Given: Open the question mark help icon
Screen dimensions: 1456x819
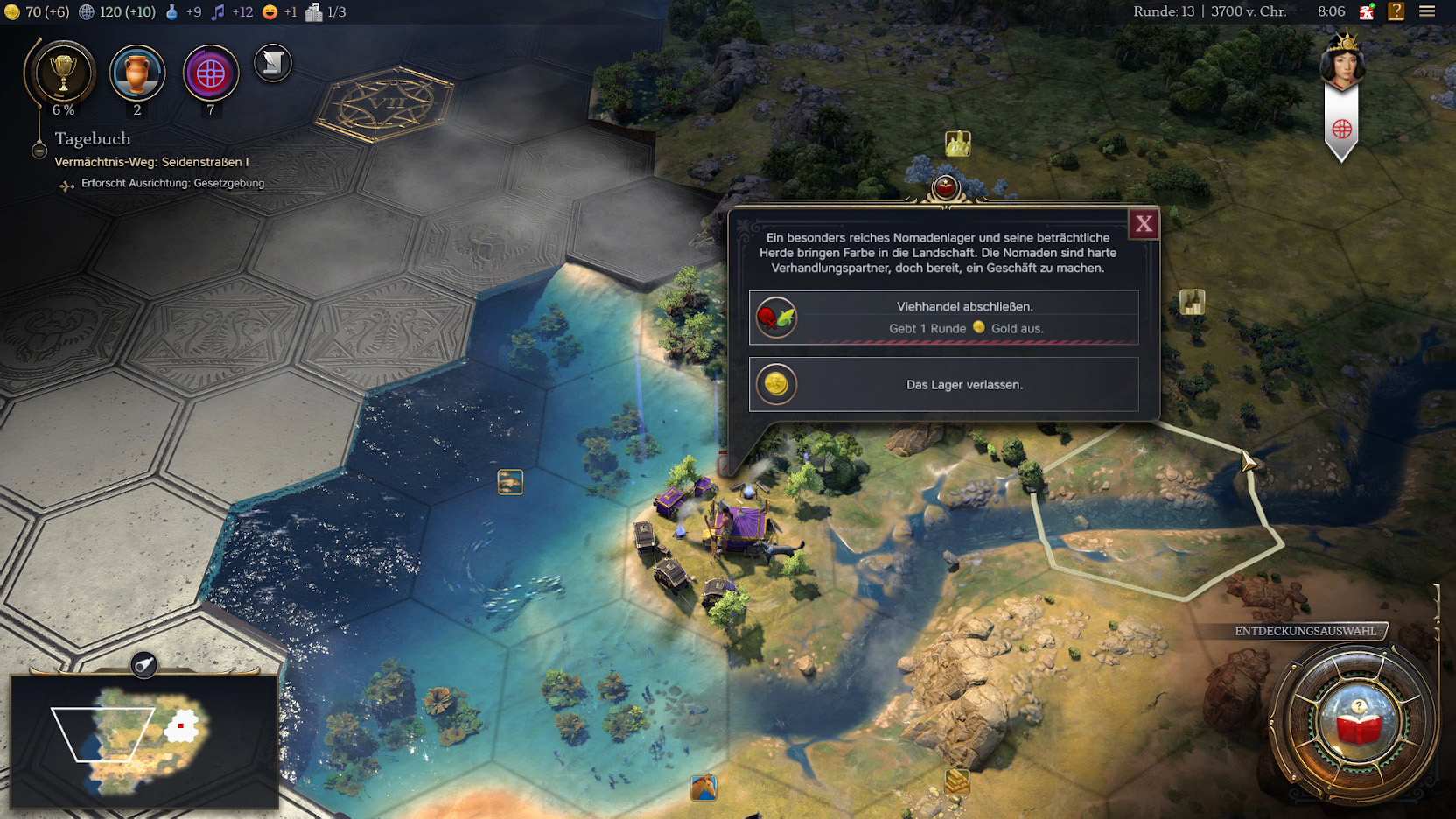Looking at the screenshot, I should pyautogui.click(x=1396, y=11).
